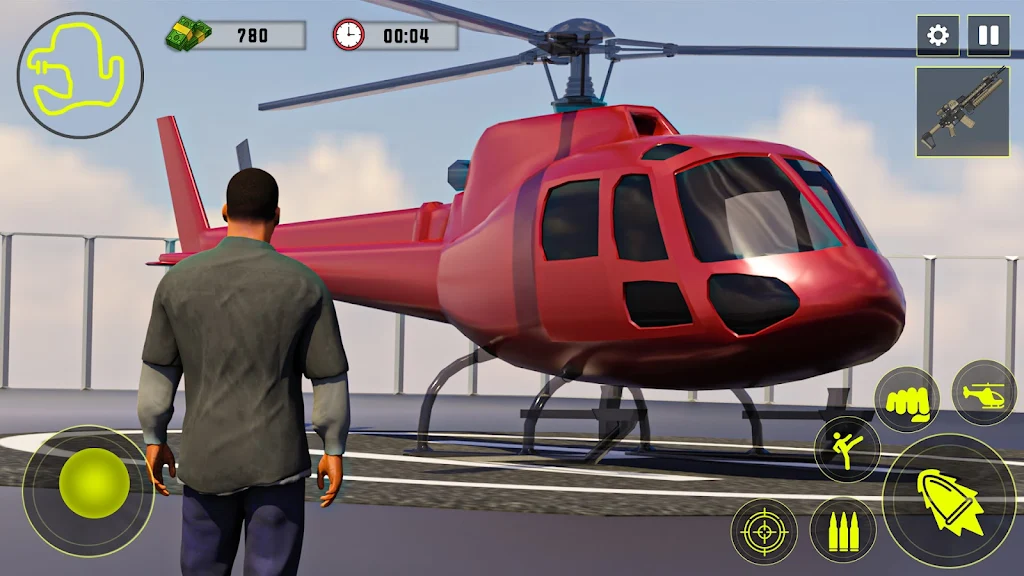1024x576 pixels.
Task: Tap the circular route minimap
Action: 80,75
